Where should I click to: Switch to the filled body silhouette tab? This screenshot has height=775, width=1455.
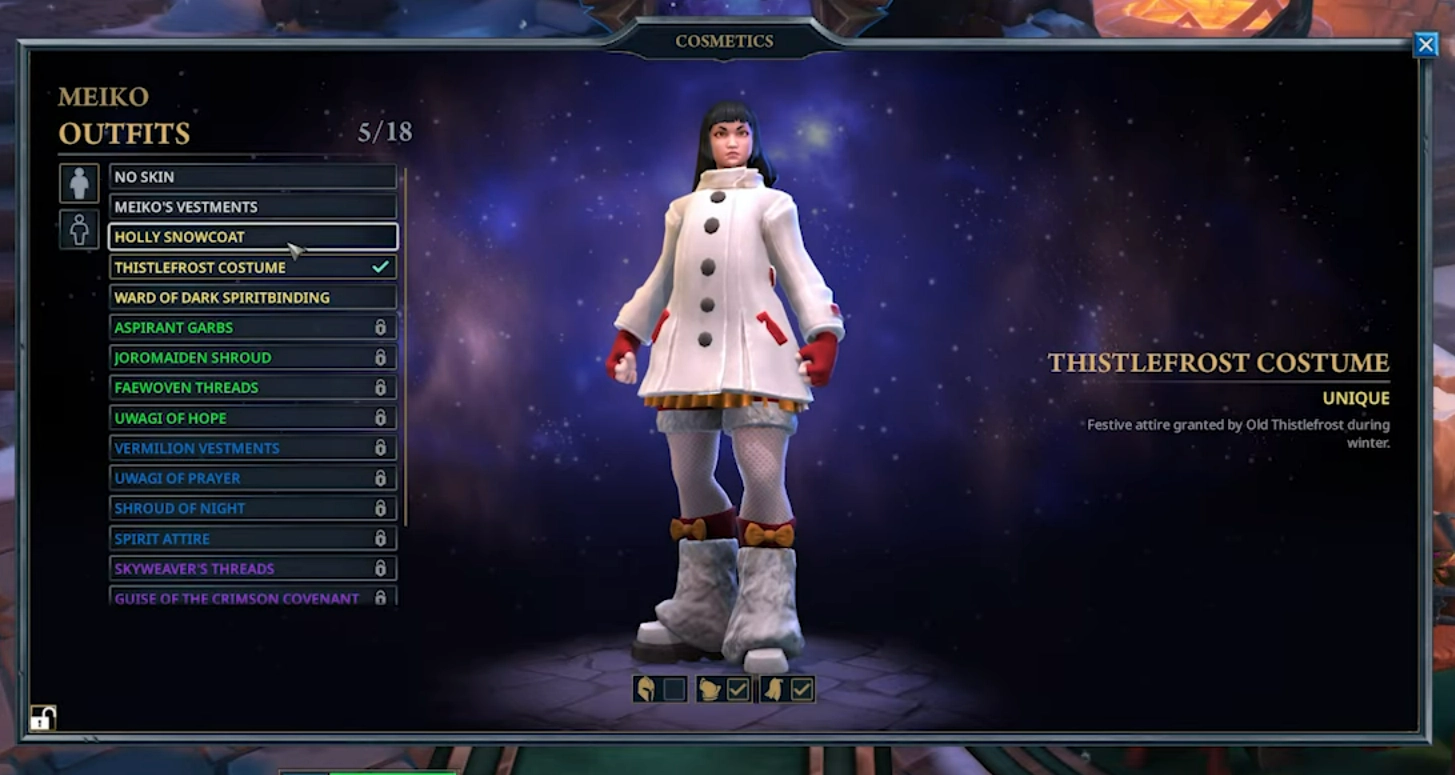[79, 184]
